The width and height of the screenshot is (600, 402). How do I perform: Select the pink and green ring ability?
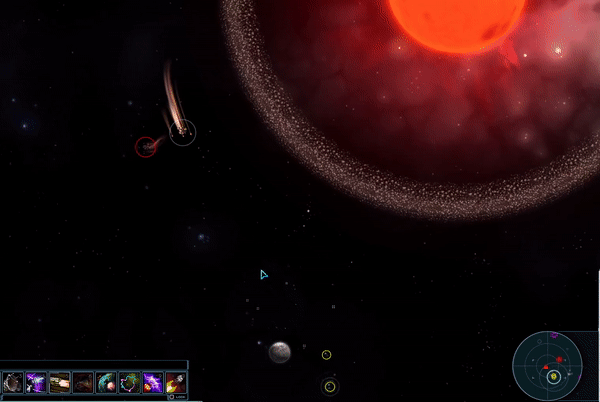click(x=129, y=382)
